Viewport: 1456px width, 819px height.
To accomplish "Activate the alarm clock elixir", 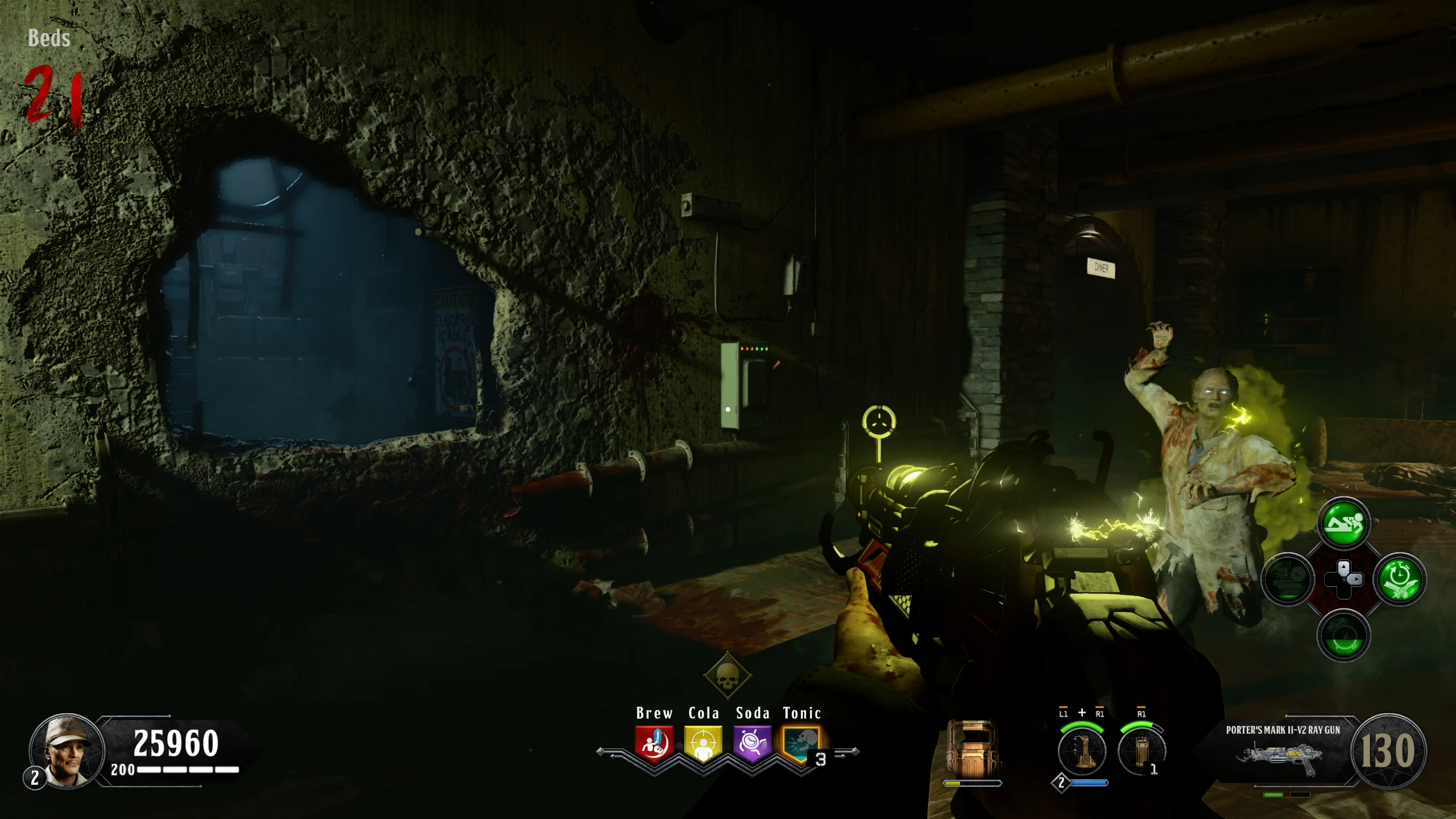I will [x=1343, y=635].
